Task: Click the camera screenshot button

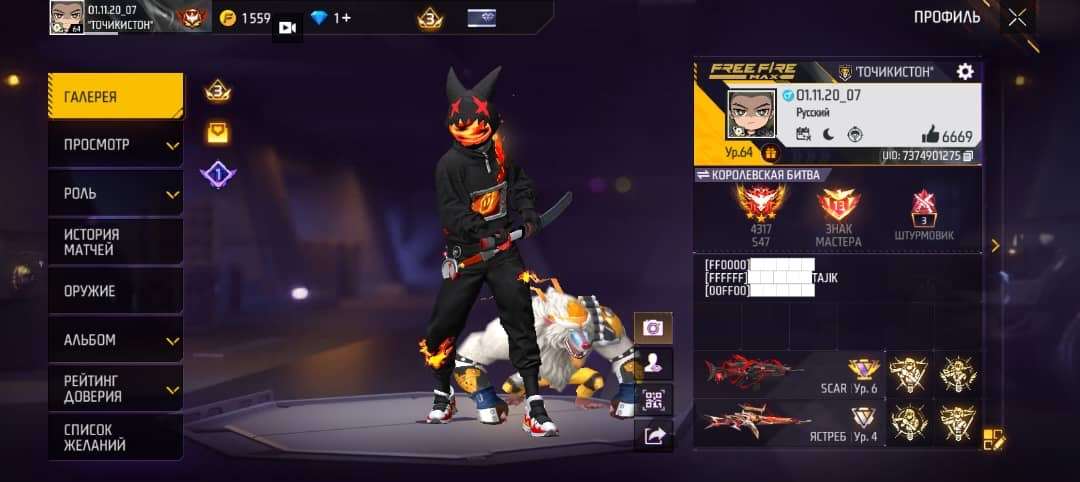Action: (653, 328)
